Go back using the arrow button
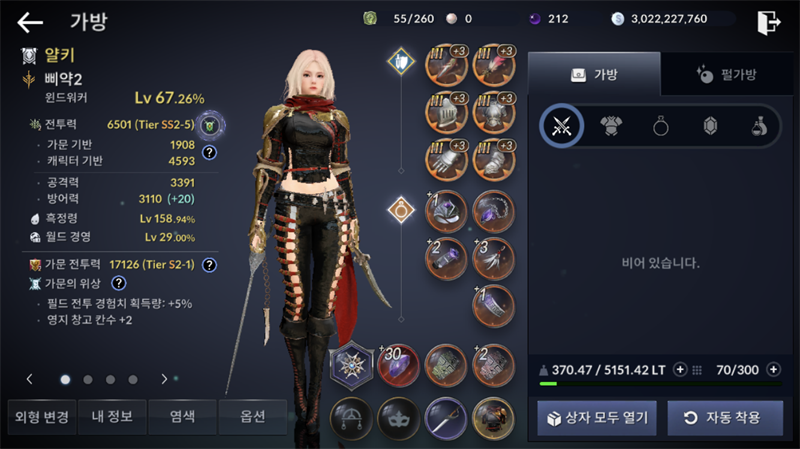Screen dimensions: 800x449 click(x=30, y=22)
